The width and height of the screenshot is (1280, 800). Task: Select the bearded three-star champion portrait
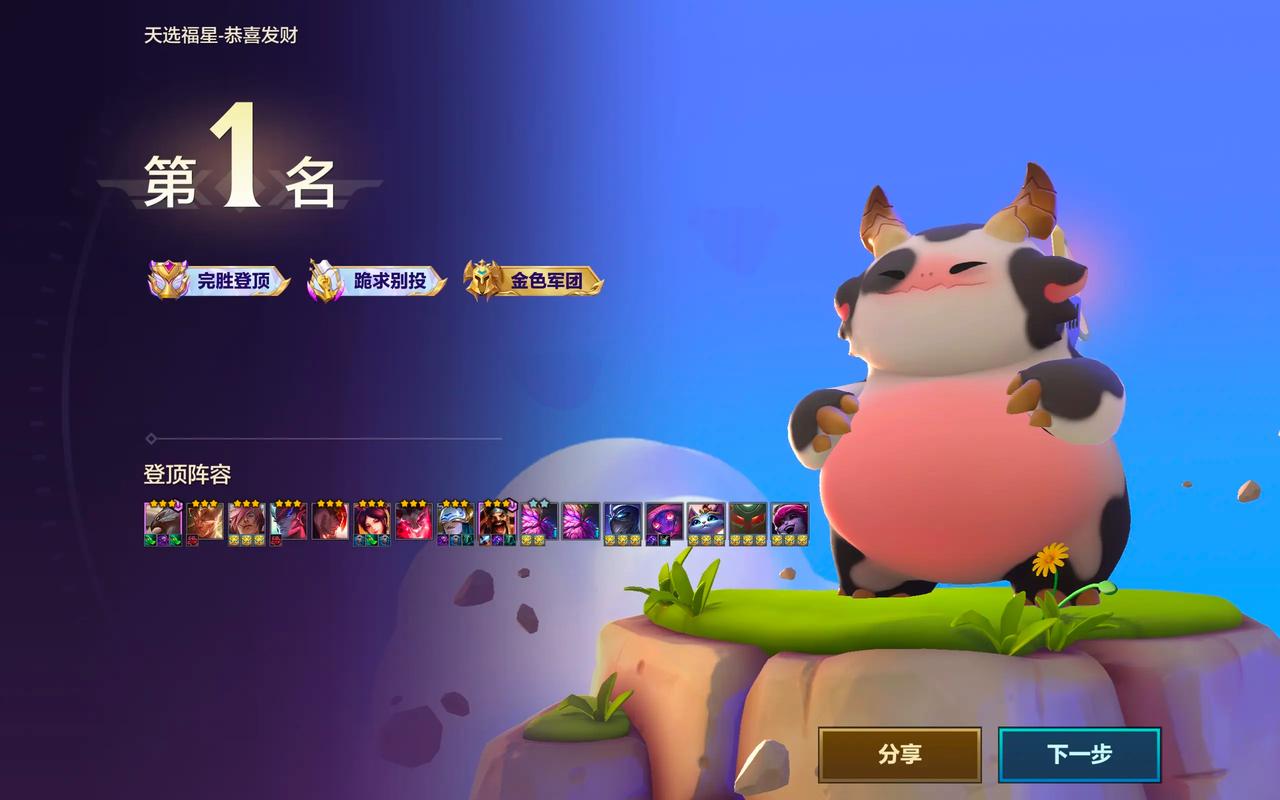pos(496,521)
